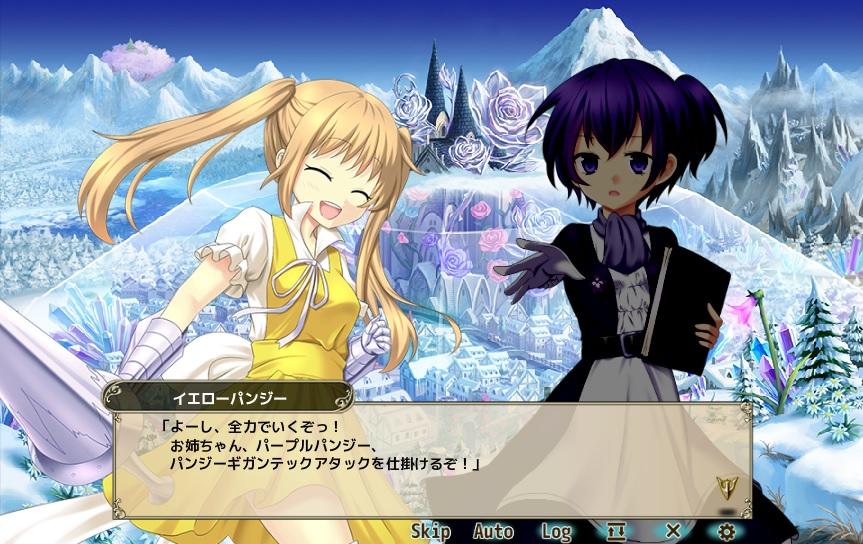Image resolution: width=863 pixels, height=544 pixels.
Task: Open settings with the gear icon
Action: coord(727,531)
